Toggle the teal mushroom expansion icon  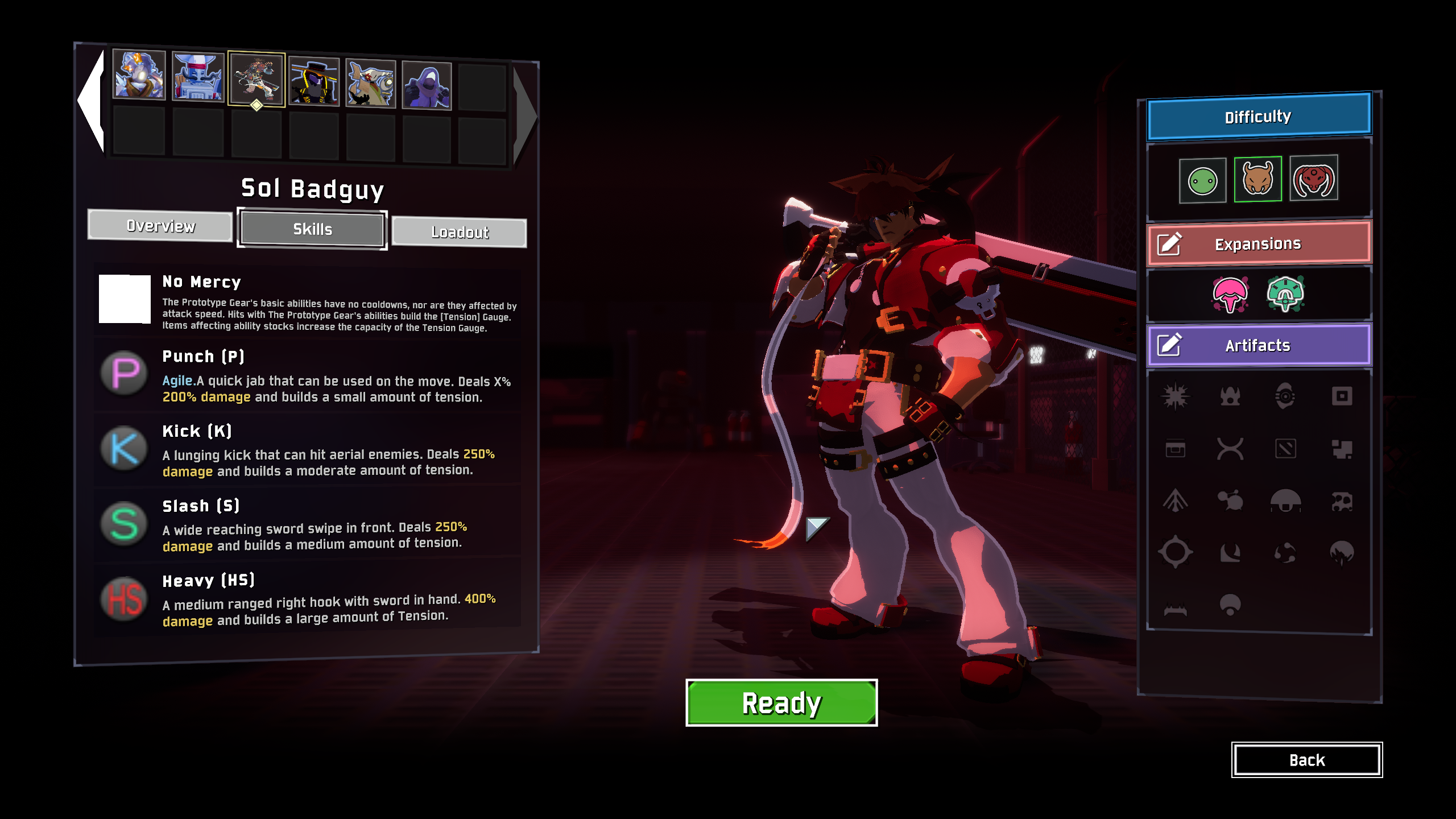point(1285,294)
